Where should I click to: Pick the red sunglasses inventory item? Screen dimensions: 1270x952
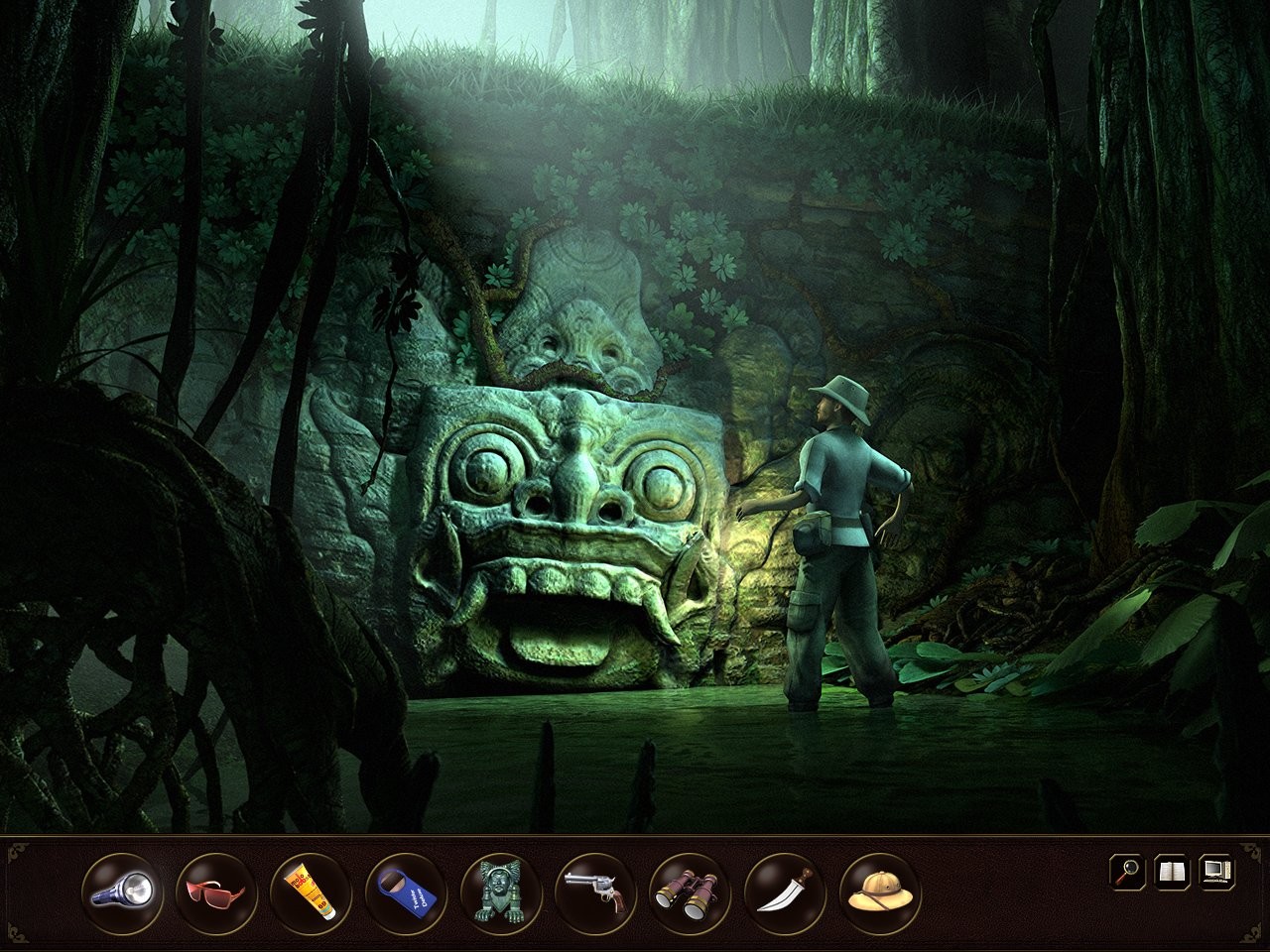(x=214, y=889)
